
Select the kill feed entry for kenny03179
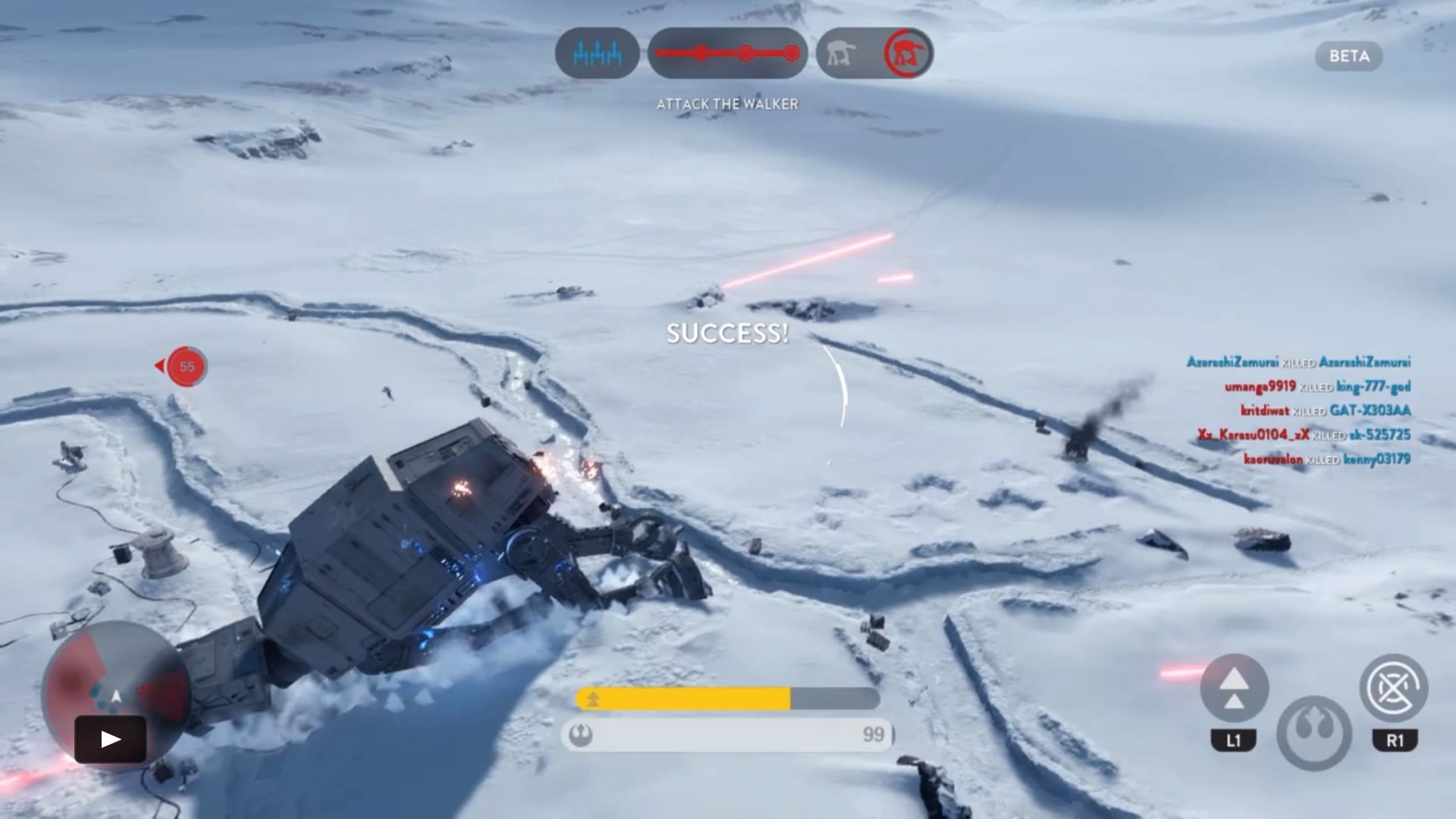tap(1326, 459)
